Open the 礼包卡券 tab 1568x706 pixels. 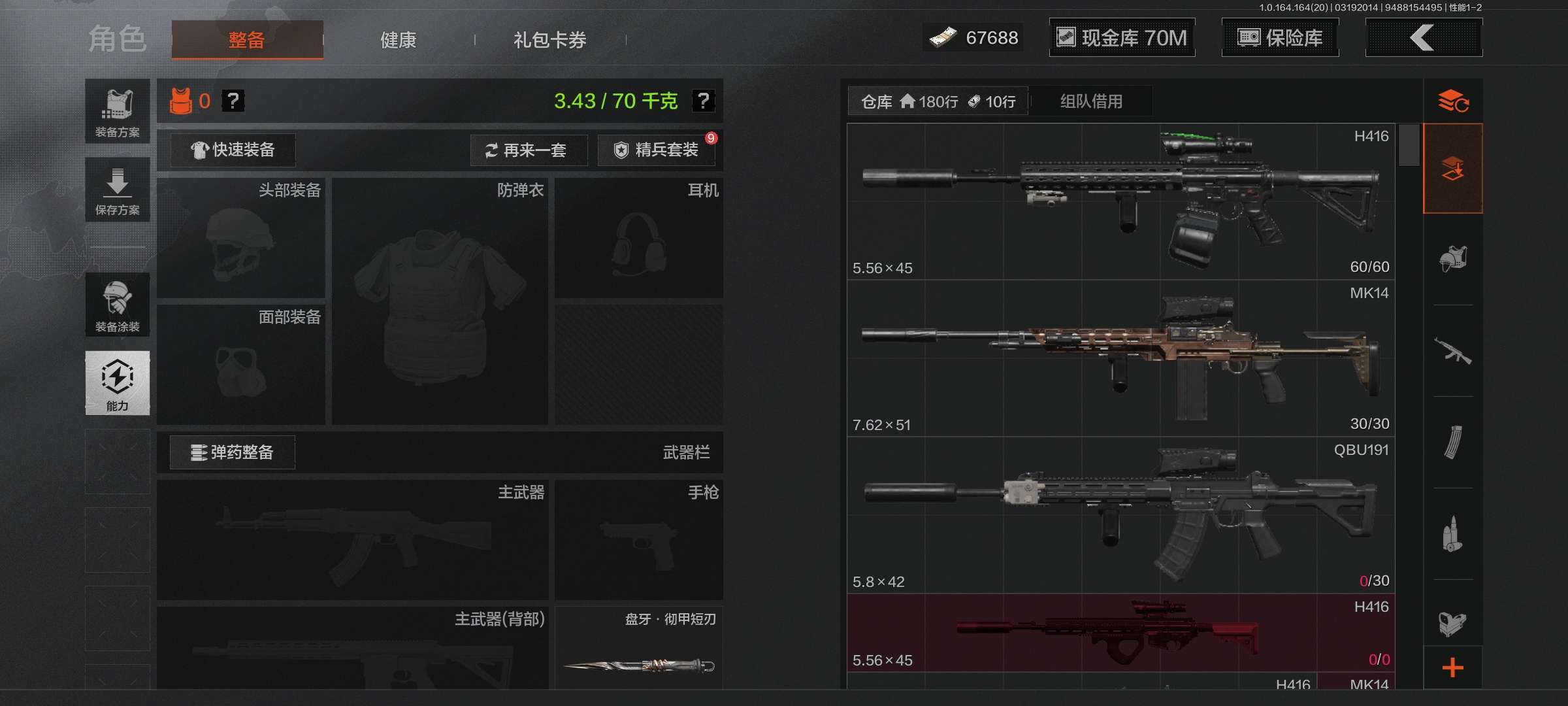[549, 40]
